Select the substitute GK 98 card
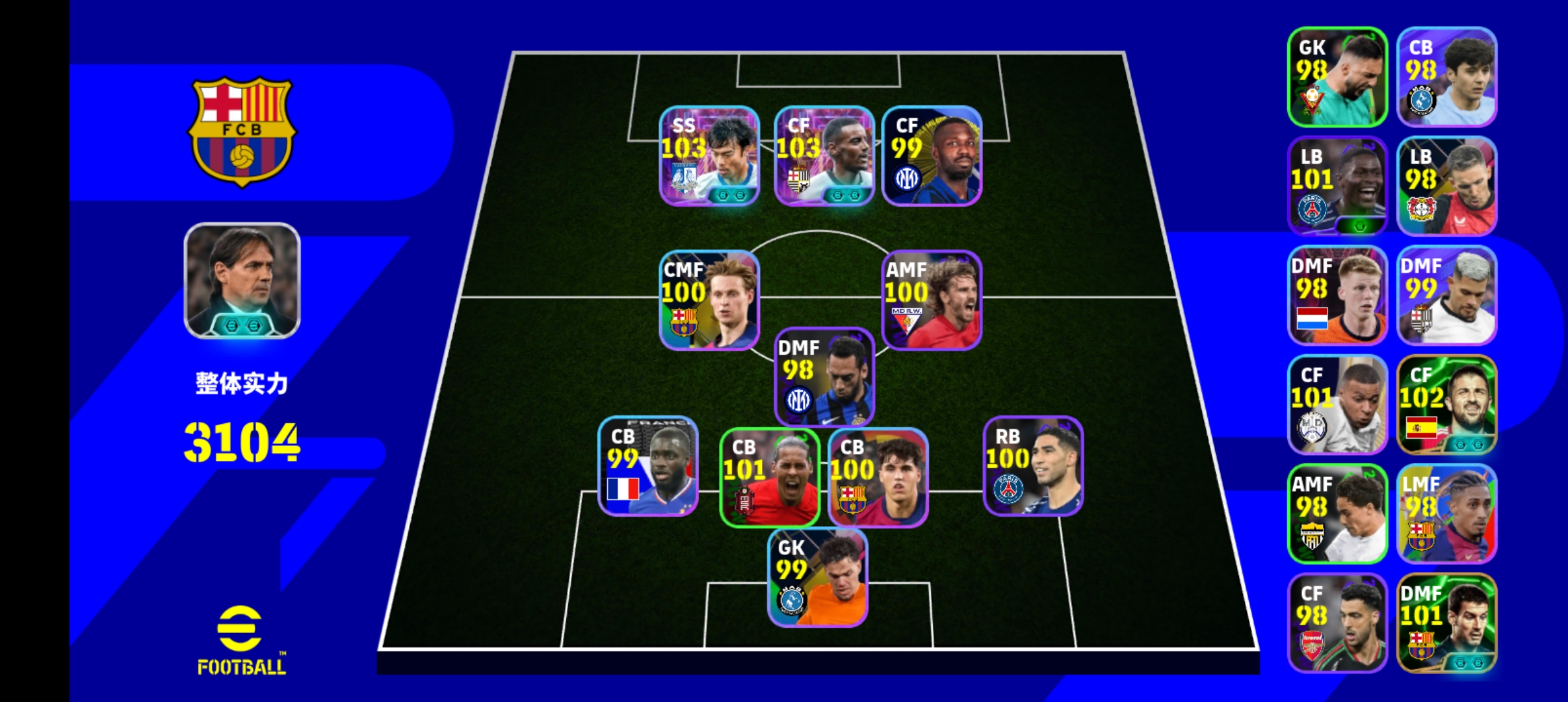The image size is (1568, 702). [x=1337, y=77]
